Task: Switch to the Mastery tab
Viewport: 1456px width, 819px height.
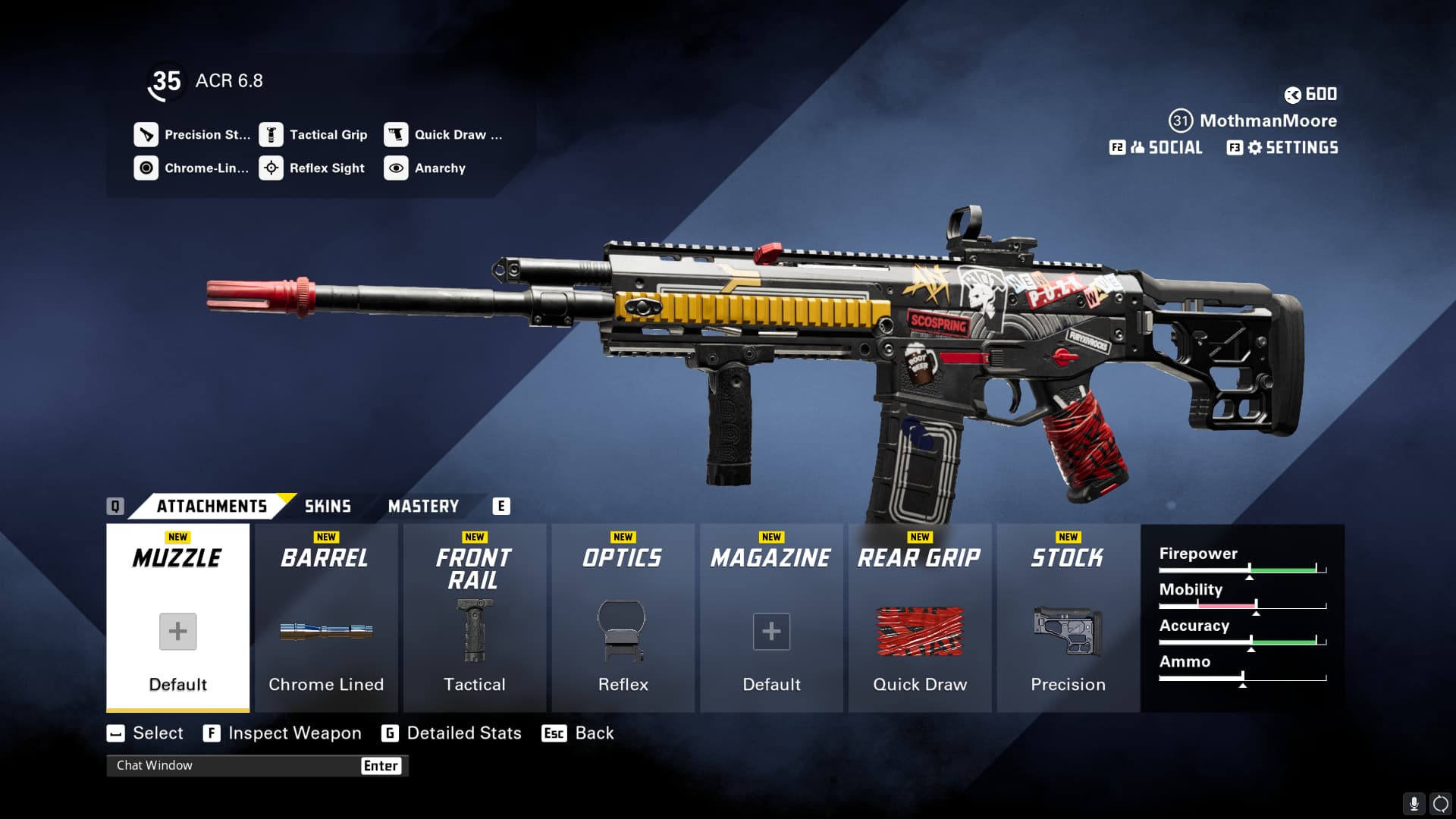Action: tap(423, 507)
